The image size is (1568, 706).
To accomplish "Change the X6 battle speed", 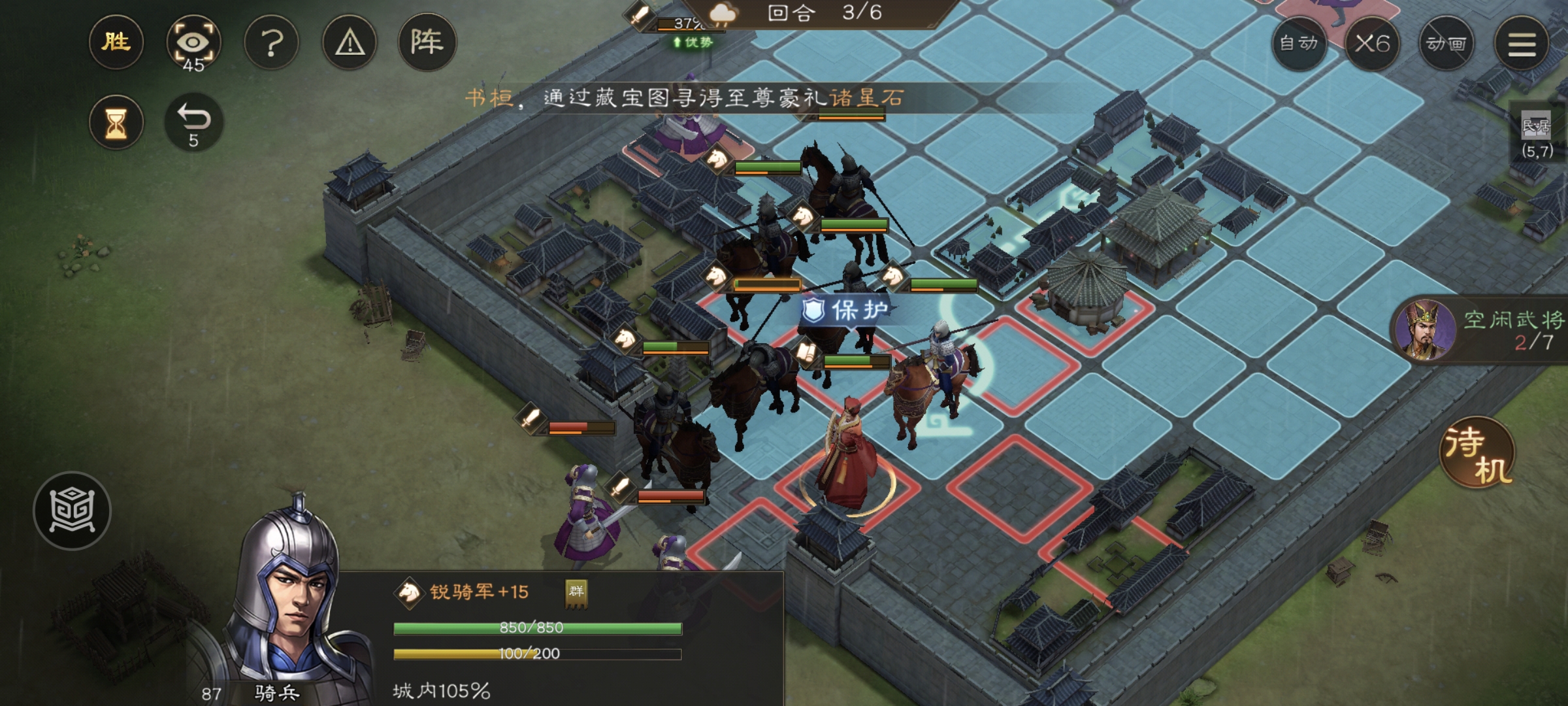I will point(1372,44).
